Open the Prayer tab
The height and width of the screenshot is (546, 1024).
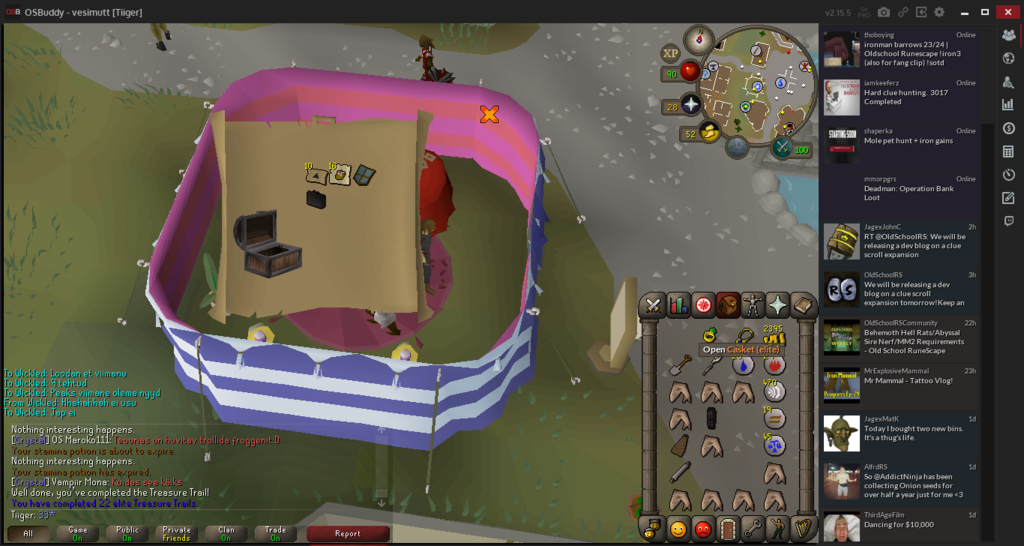(778, 305)
